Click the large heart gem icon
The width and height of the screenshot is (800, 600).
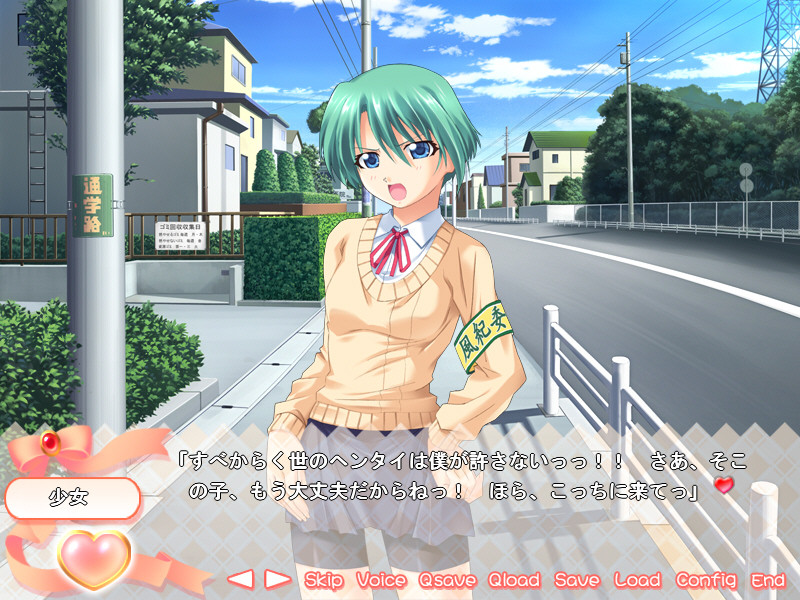click(94, 558)
